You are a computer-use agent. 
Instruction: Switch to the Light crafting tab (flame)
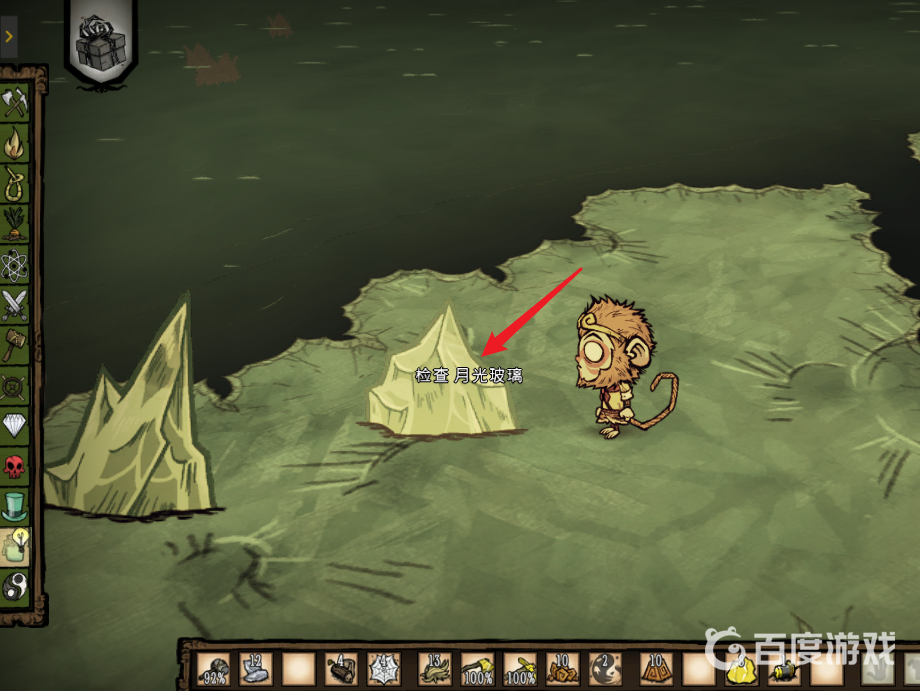[x=16, y=145]
